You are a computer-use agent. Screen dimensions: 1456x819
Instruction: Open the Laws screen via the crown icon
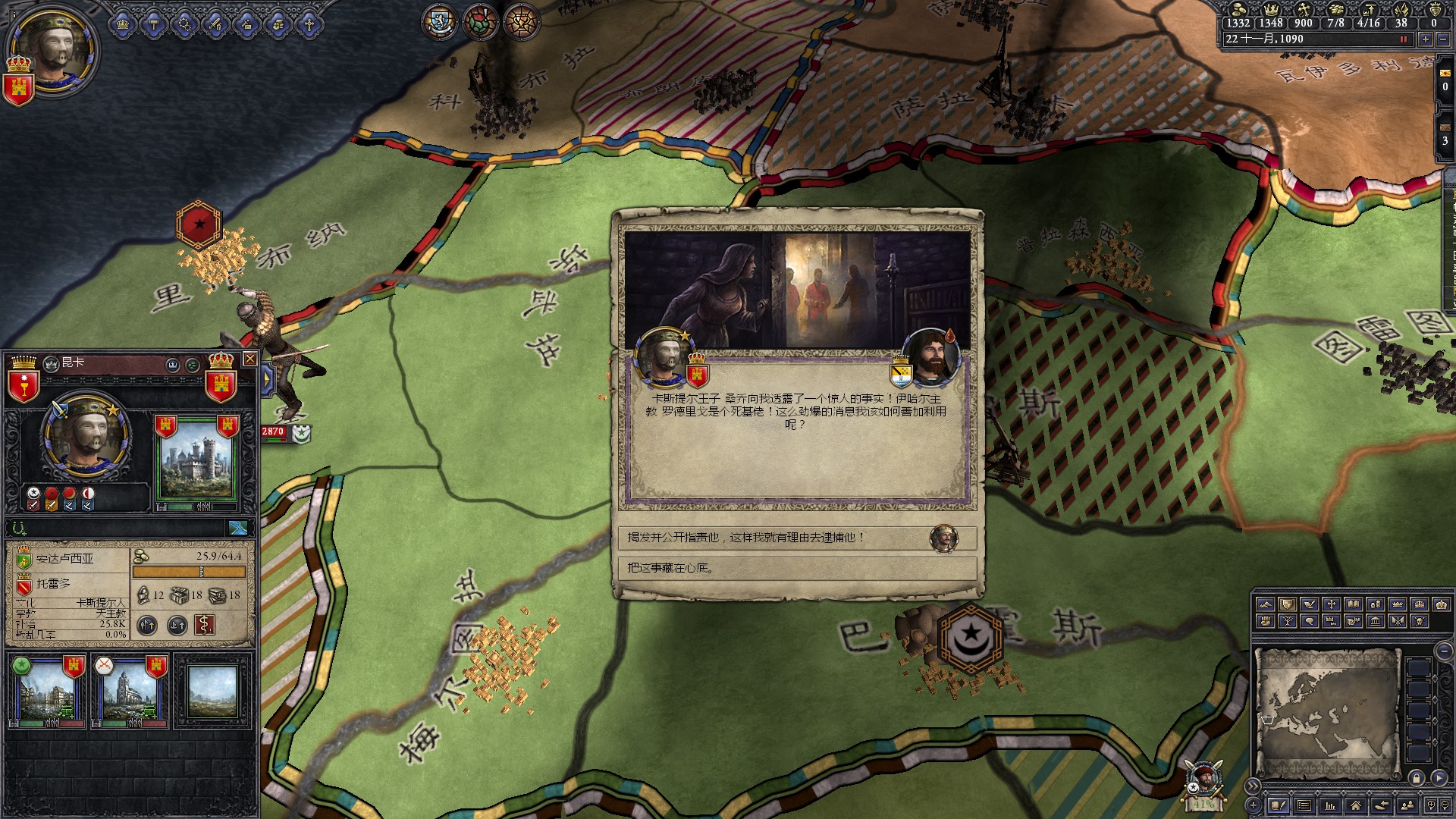(121, 24)
